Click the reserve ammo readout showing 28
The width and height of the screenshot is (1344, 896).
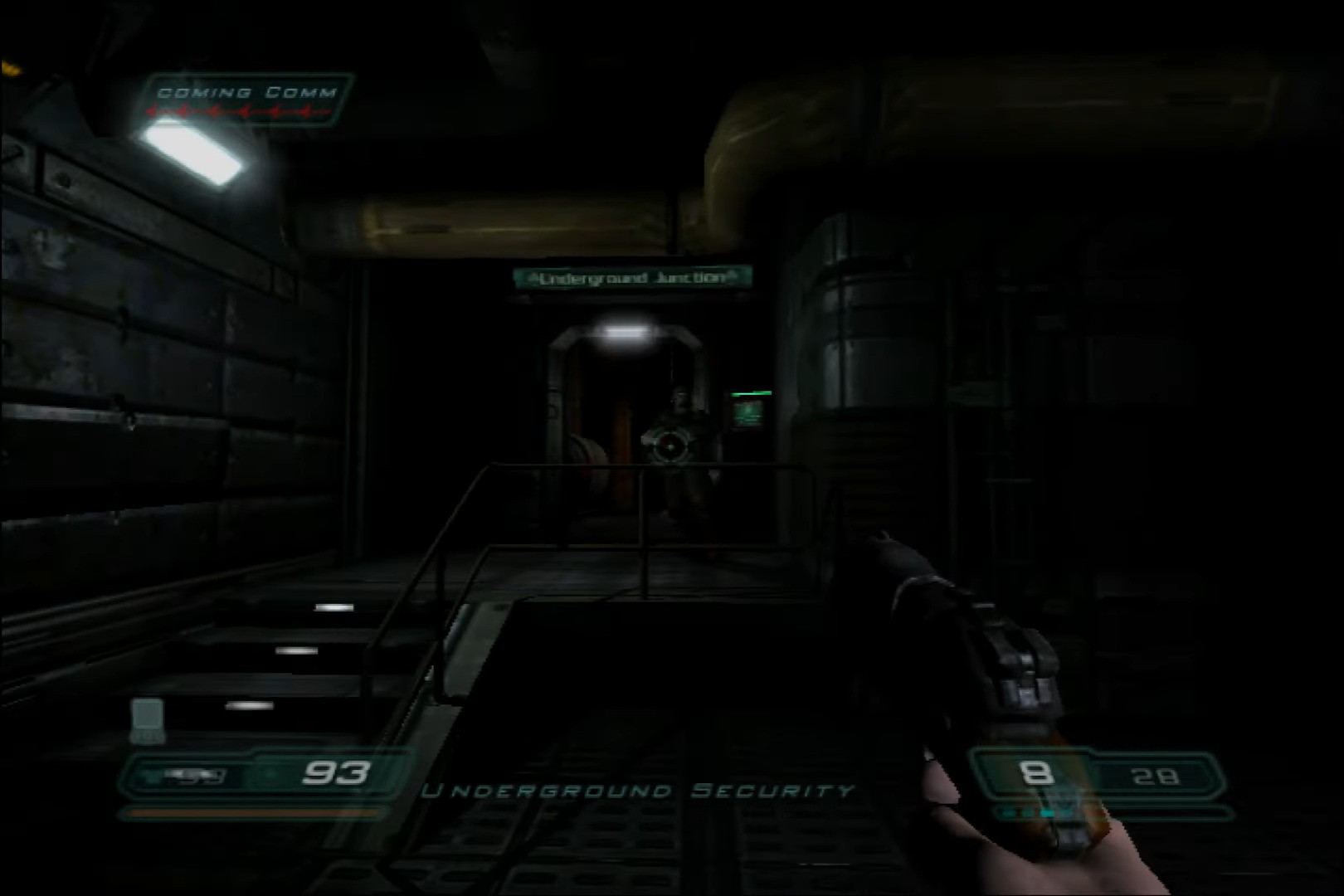point(1157,776)
